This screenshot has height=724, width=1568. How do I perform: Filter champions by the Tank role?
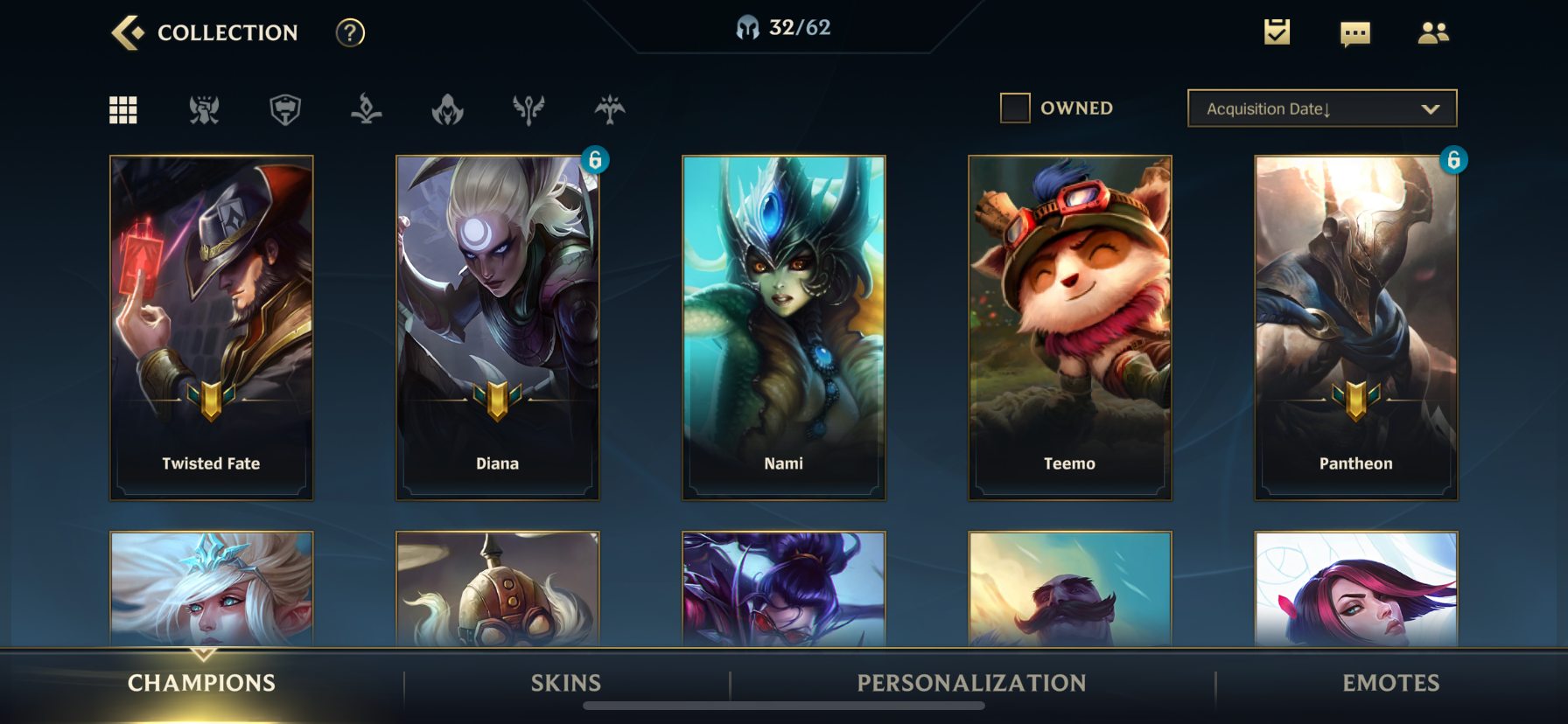pos(285,109)
